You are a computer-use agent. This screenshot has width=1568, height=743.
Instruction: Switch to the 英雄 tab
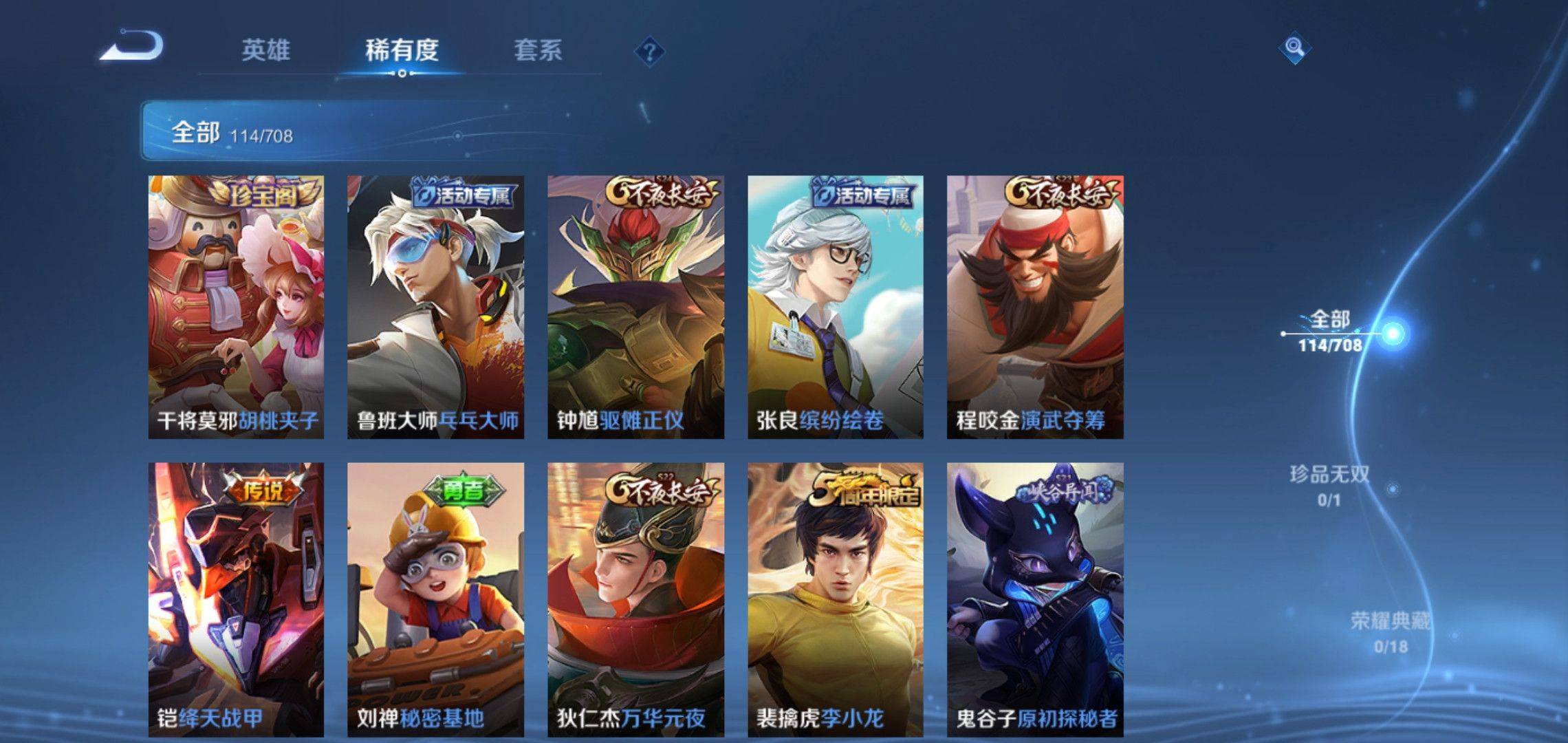point(265,50)
